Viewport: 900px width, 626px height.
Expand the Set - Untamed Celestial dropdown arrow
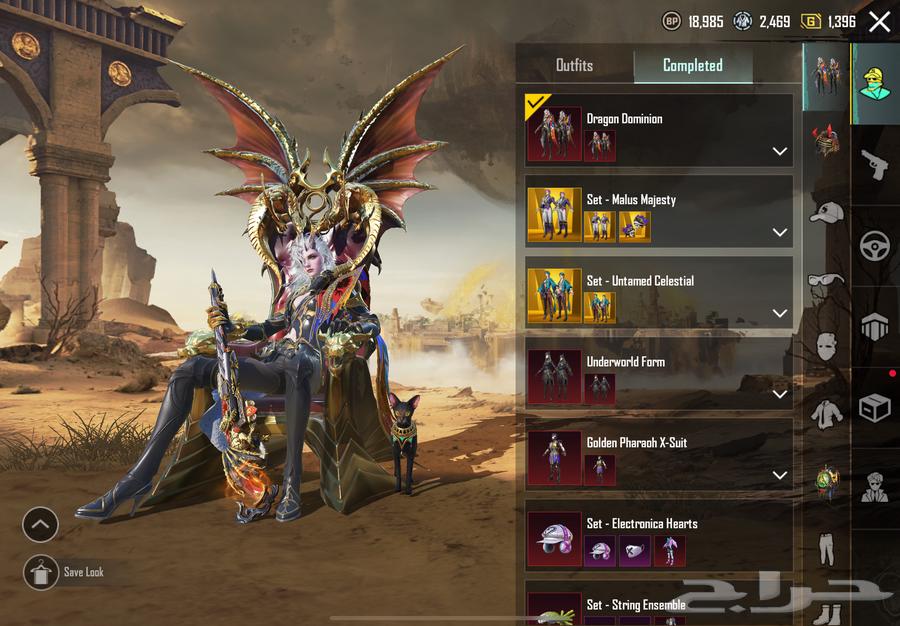[780, 313]
